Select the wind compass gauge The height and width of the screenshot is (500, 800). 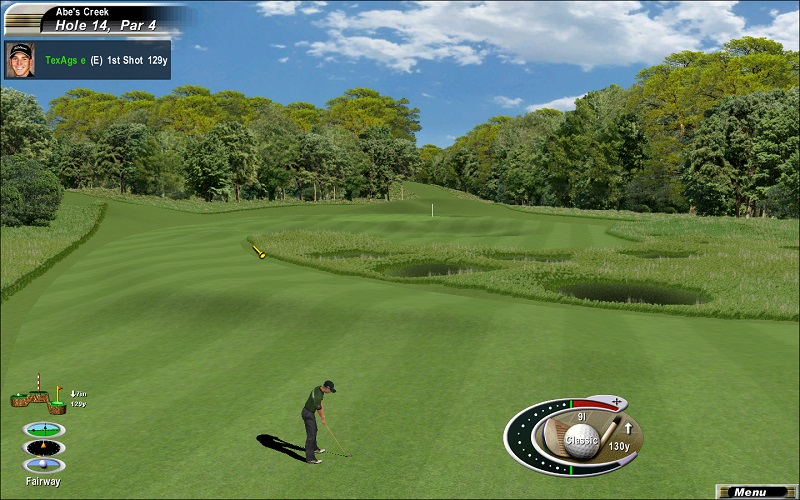point(44,447)
